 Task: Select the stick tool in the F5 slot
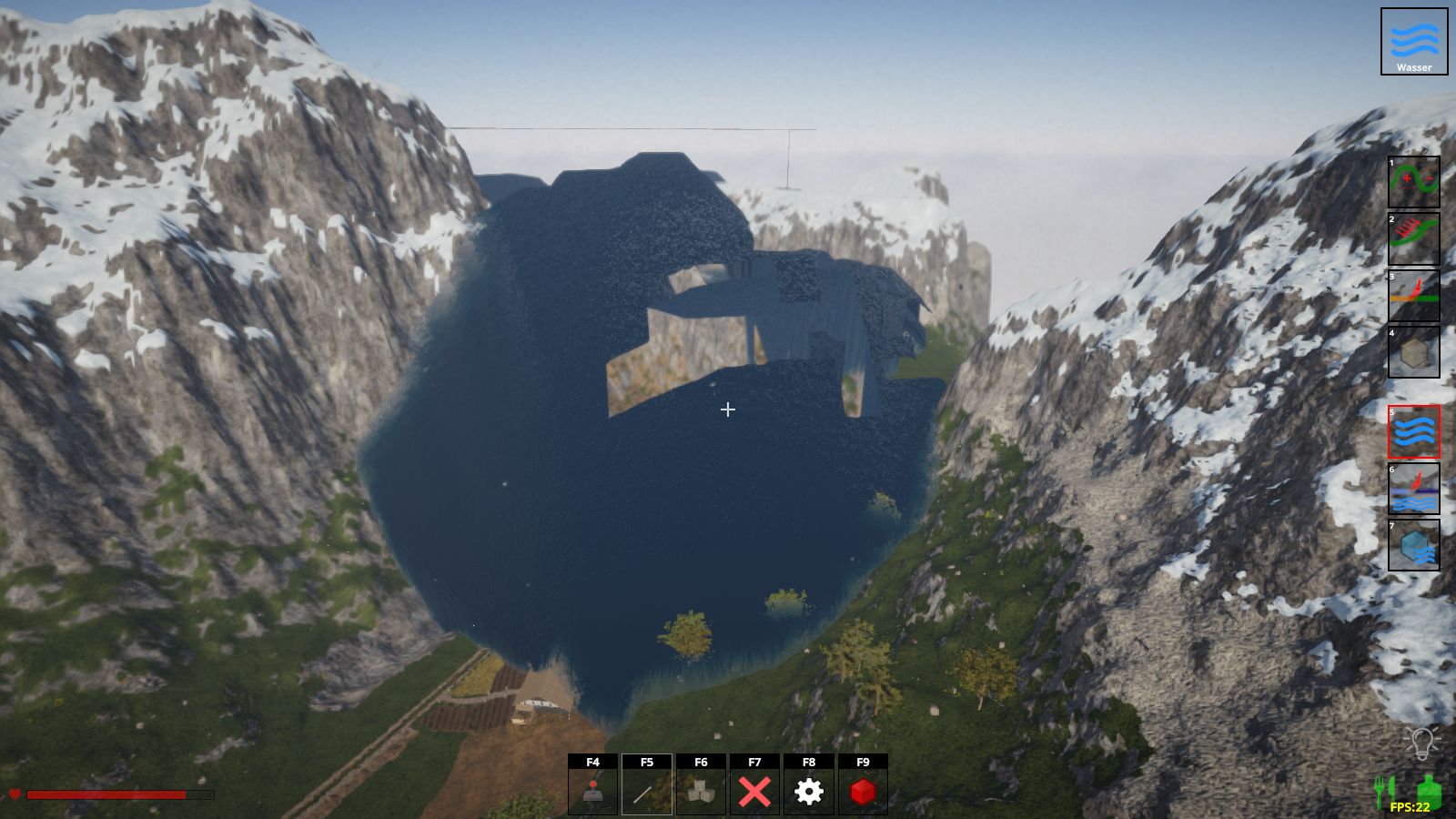[x=647, y=791]
